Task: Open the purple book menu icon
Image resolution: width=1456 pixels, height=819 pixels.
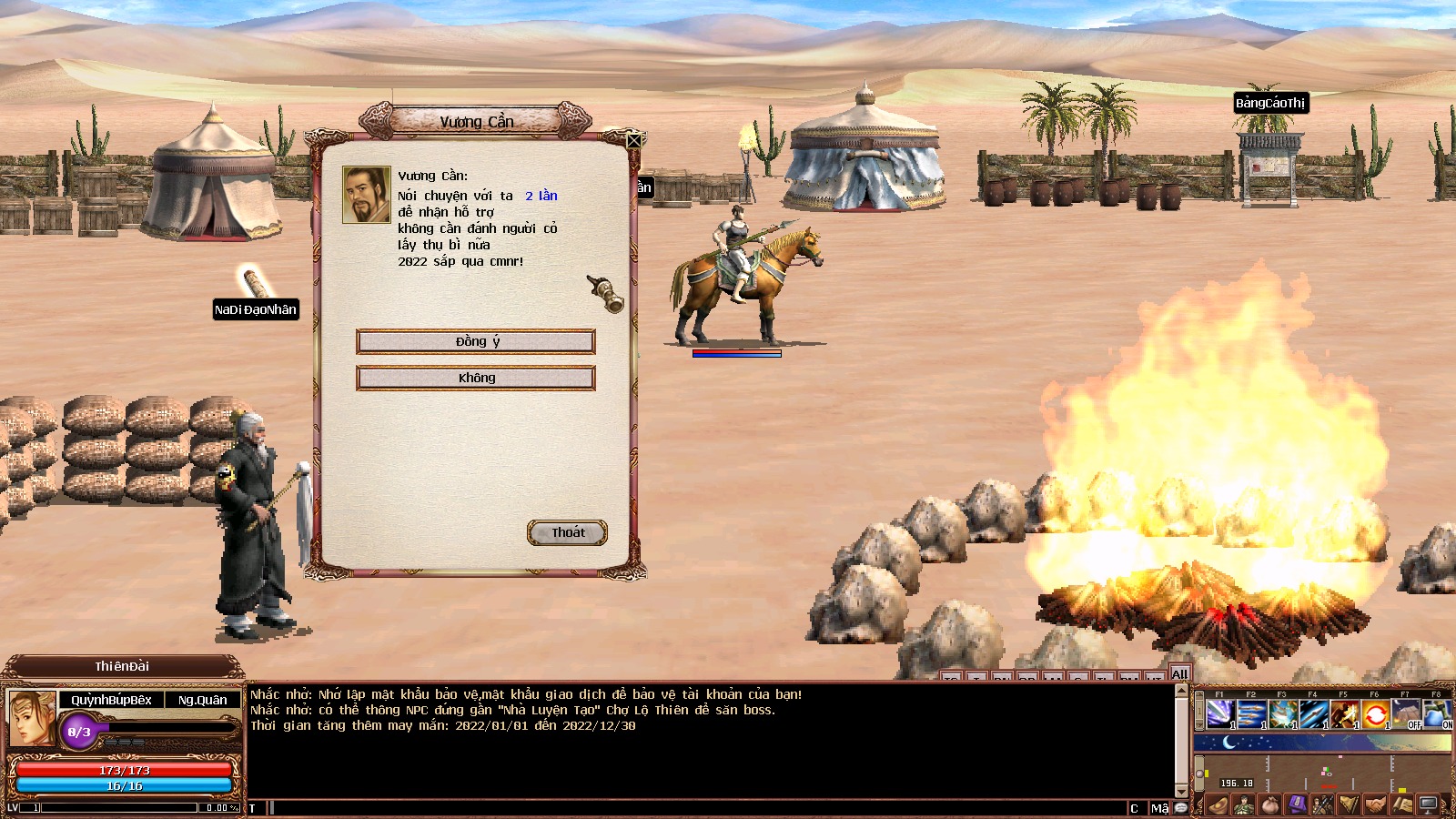Action: tap(1296, 805)
